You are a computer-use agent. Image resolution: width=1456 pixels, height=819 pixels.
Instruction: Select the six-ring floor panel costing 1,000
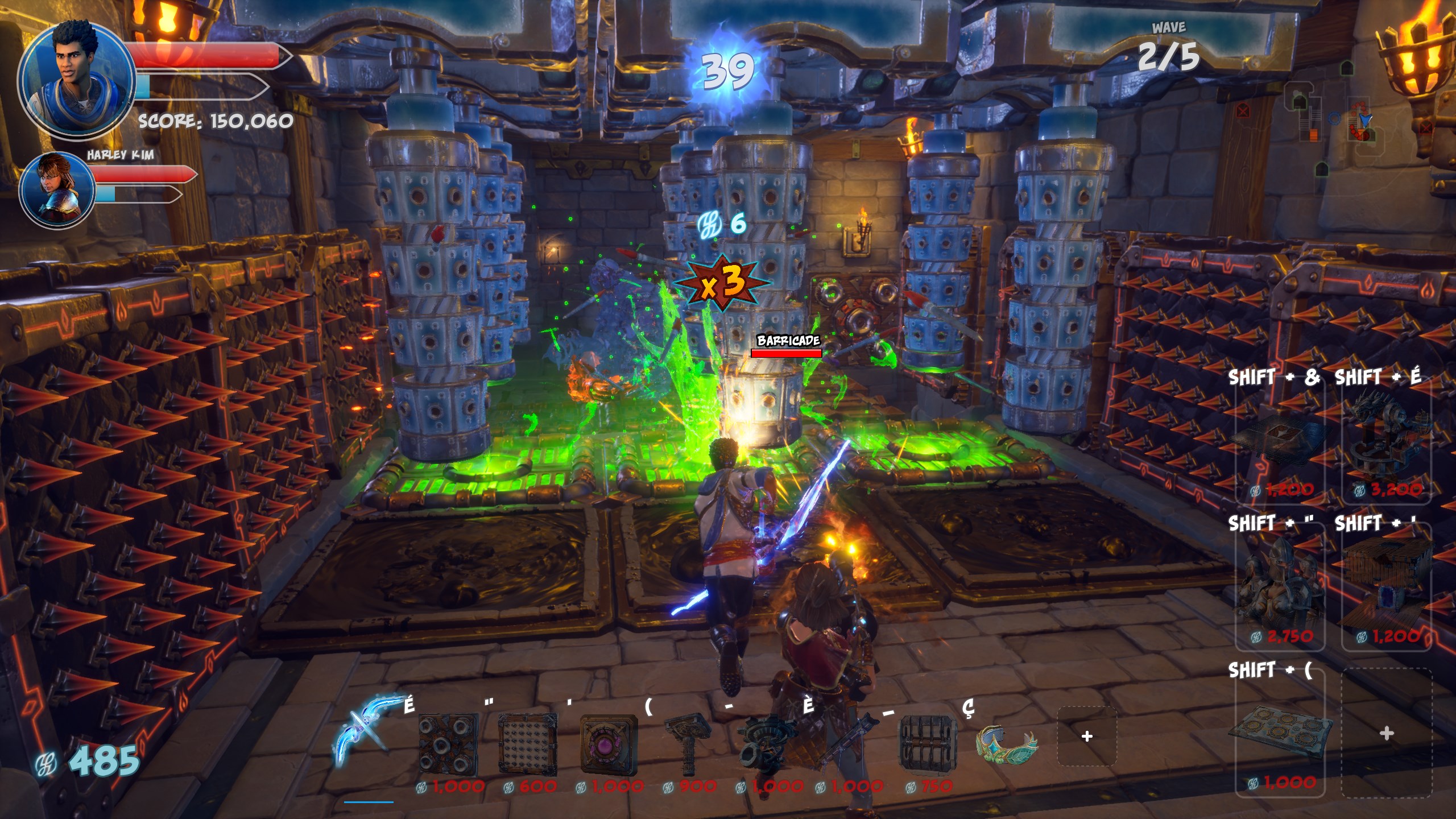pyautogui.click(x=1281, y=734)
